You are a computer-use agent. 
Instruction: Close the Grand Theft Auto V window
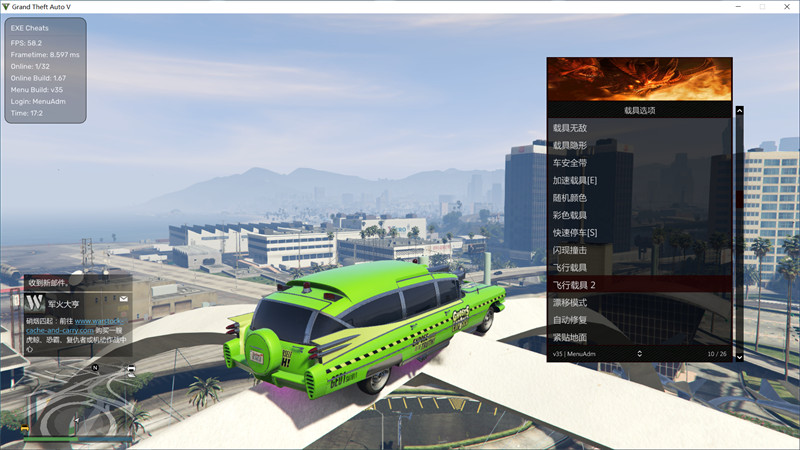(x=786, y=7)
